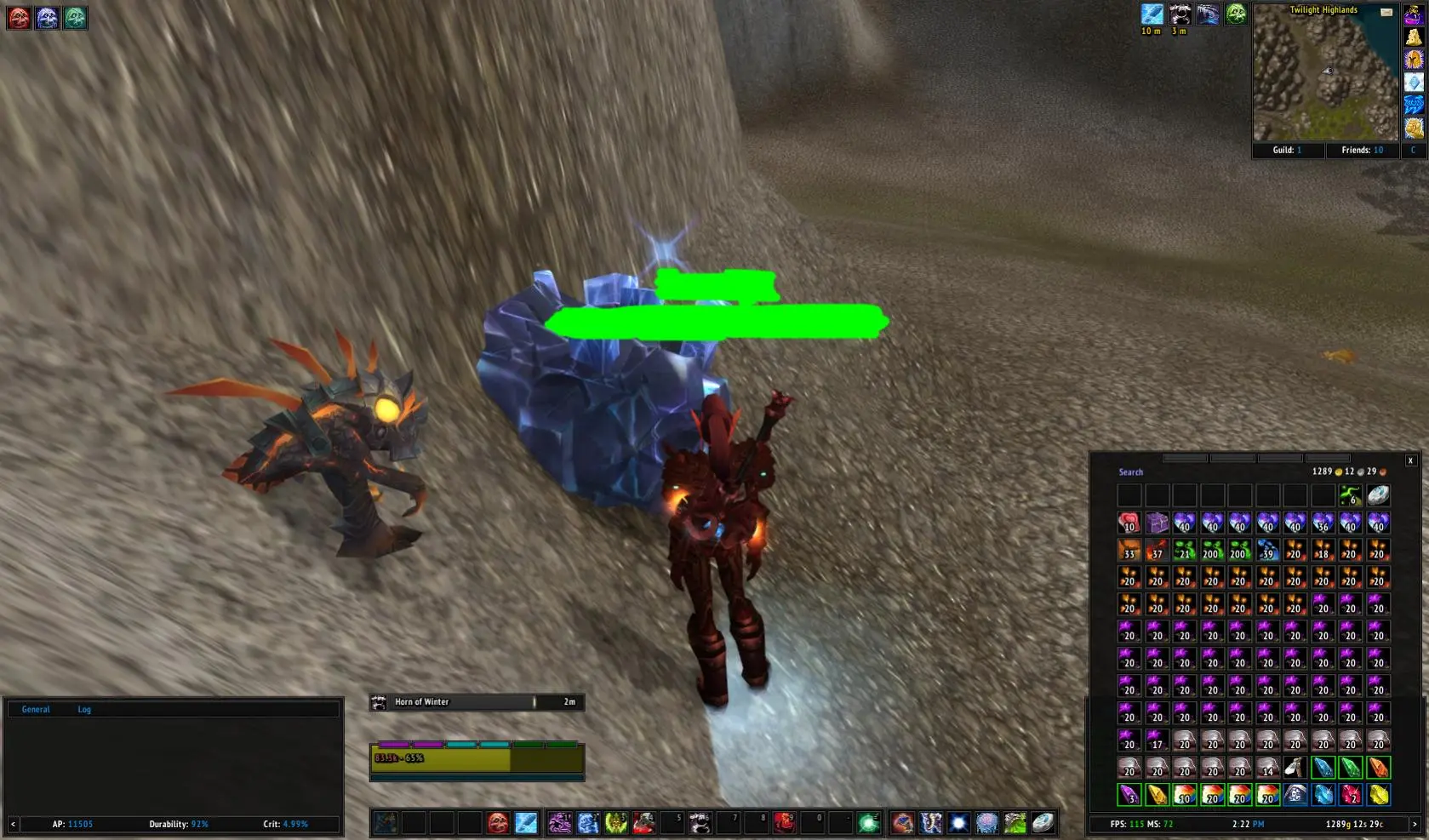Click the bag Search field
1429x840 pixels.
point(1131,472)
